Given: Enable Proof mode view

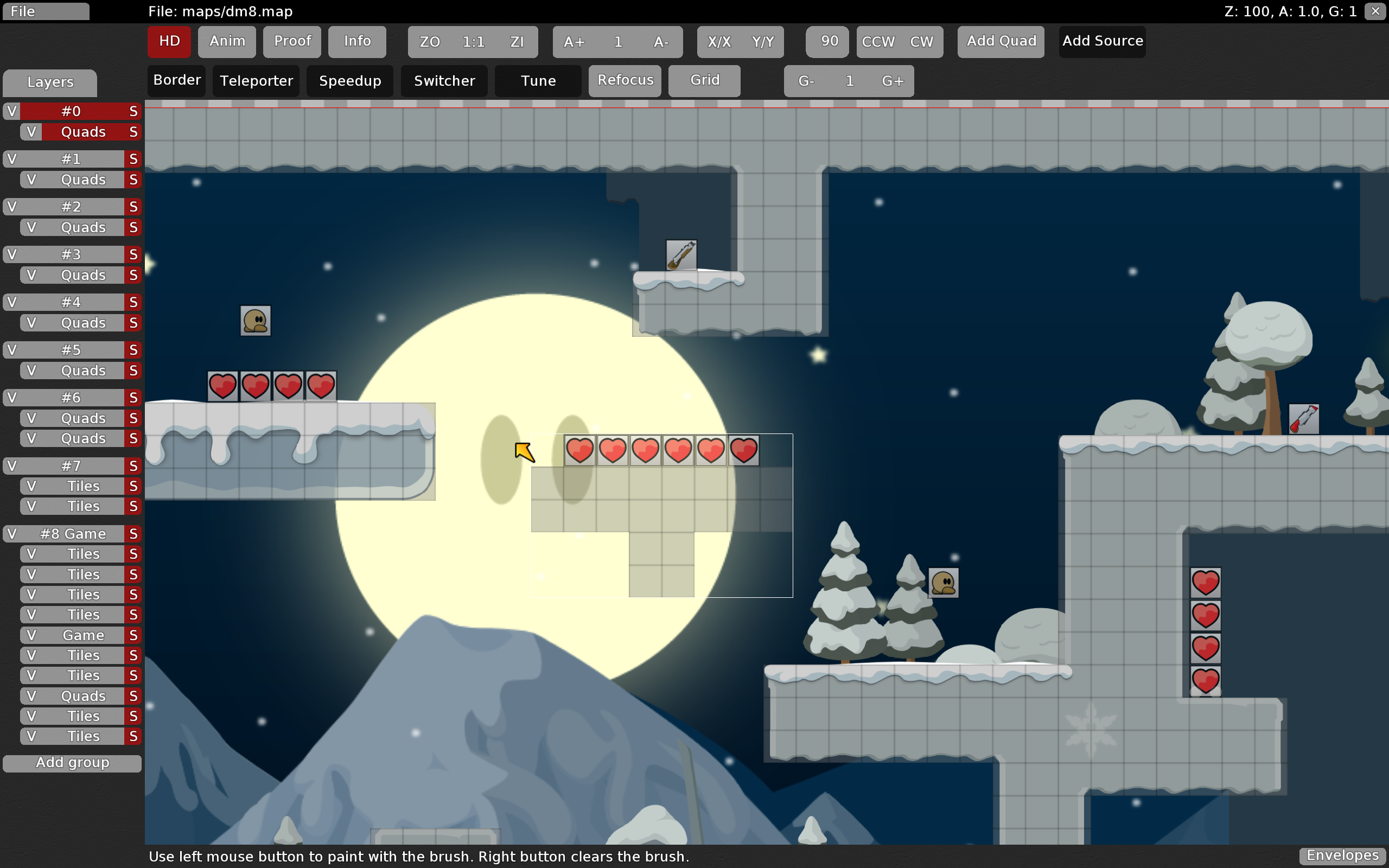Looking at the screenshot, I should pos(292,41).
